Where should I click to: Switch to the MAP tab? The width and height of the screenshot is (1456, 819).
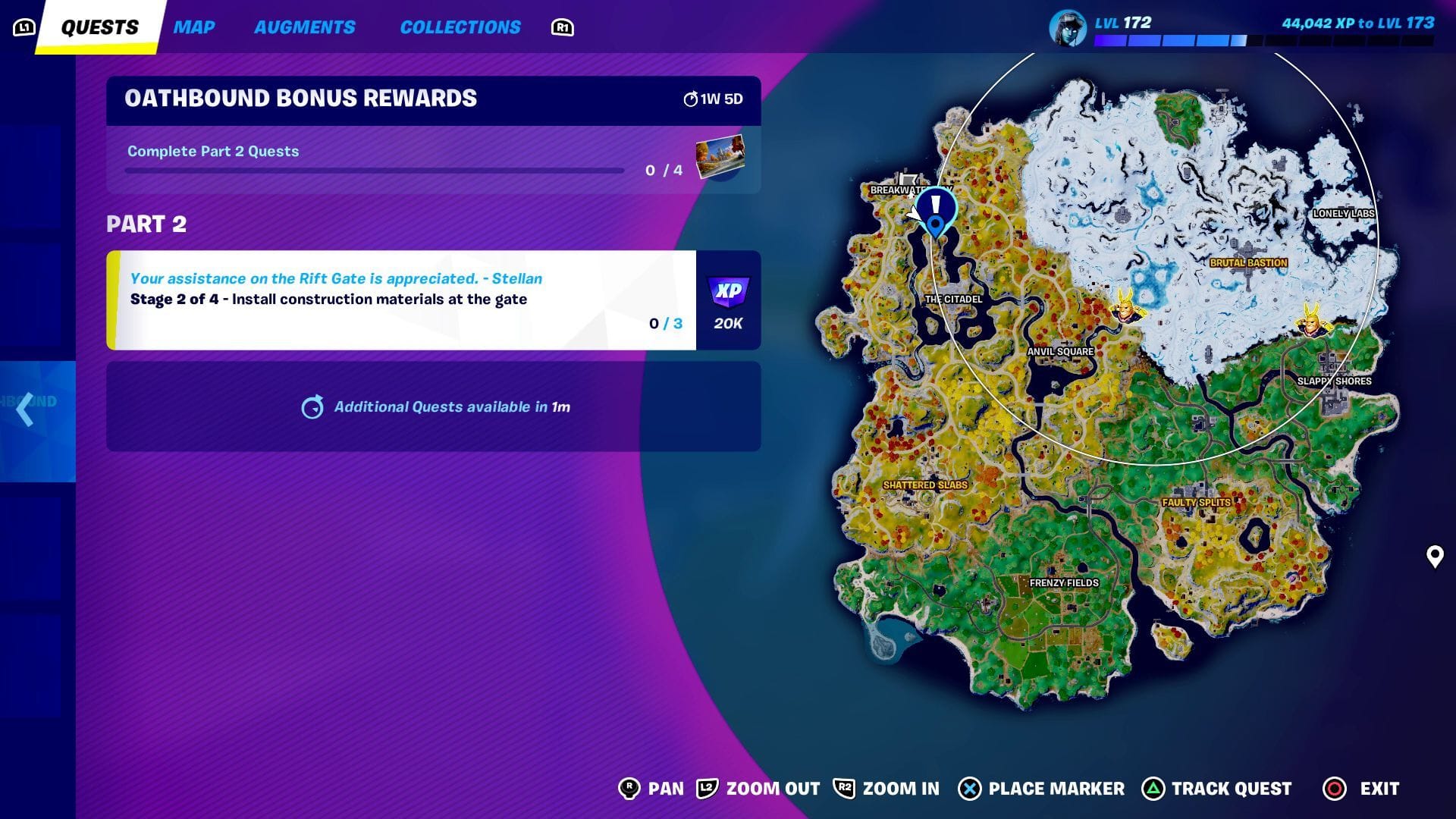(x=195, y=27)
